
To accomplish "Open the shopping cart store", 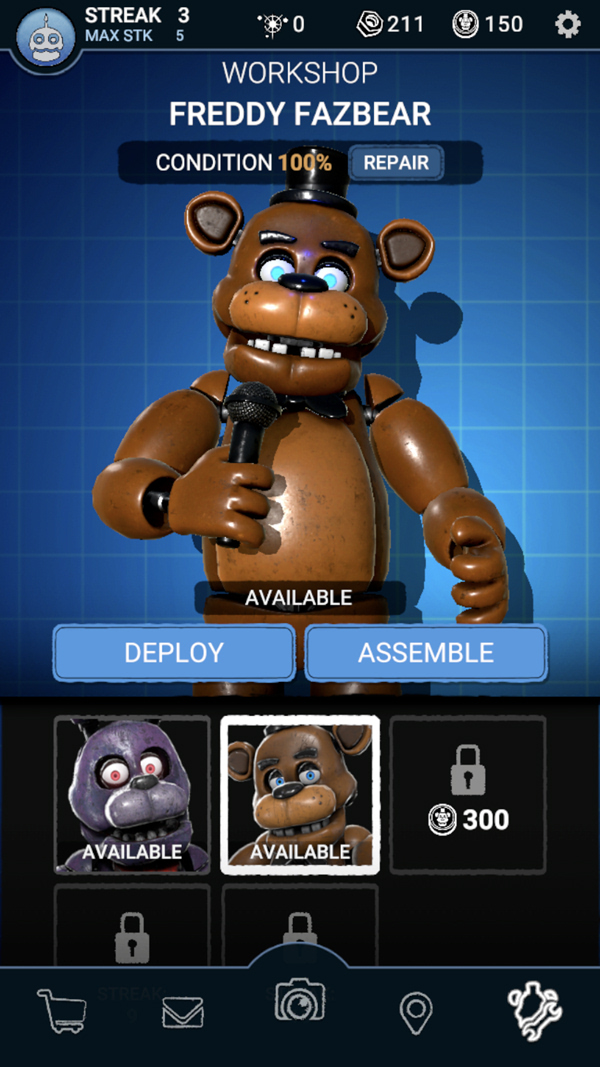I will (x=61, y=1011).
